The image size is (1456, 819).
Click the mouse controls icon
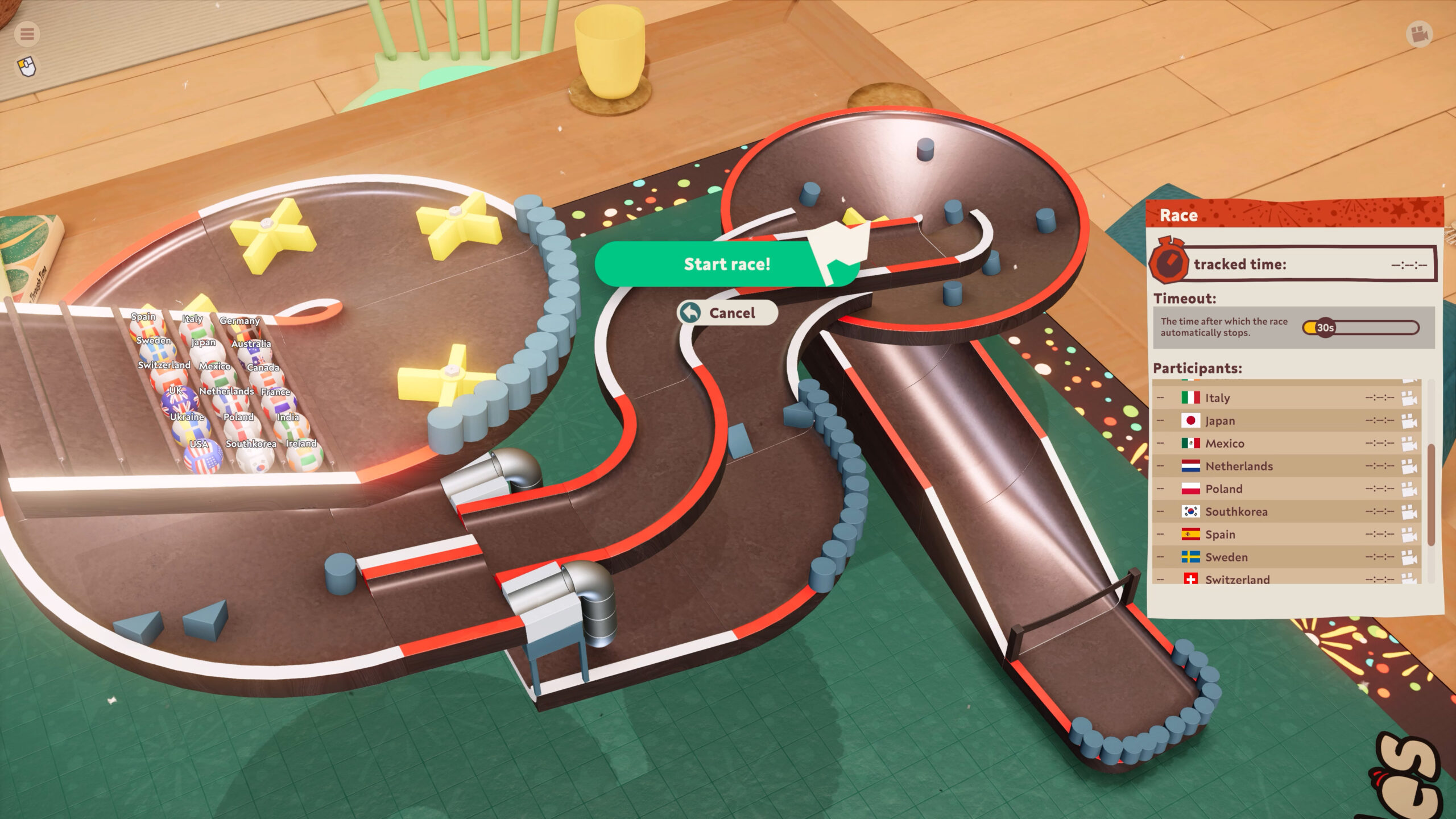(27, 67)
